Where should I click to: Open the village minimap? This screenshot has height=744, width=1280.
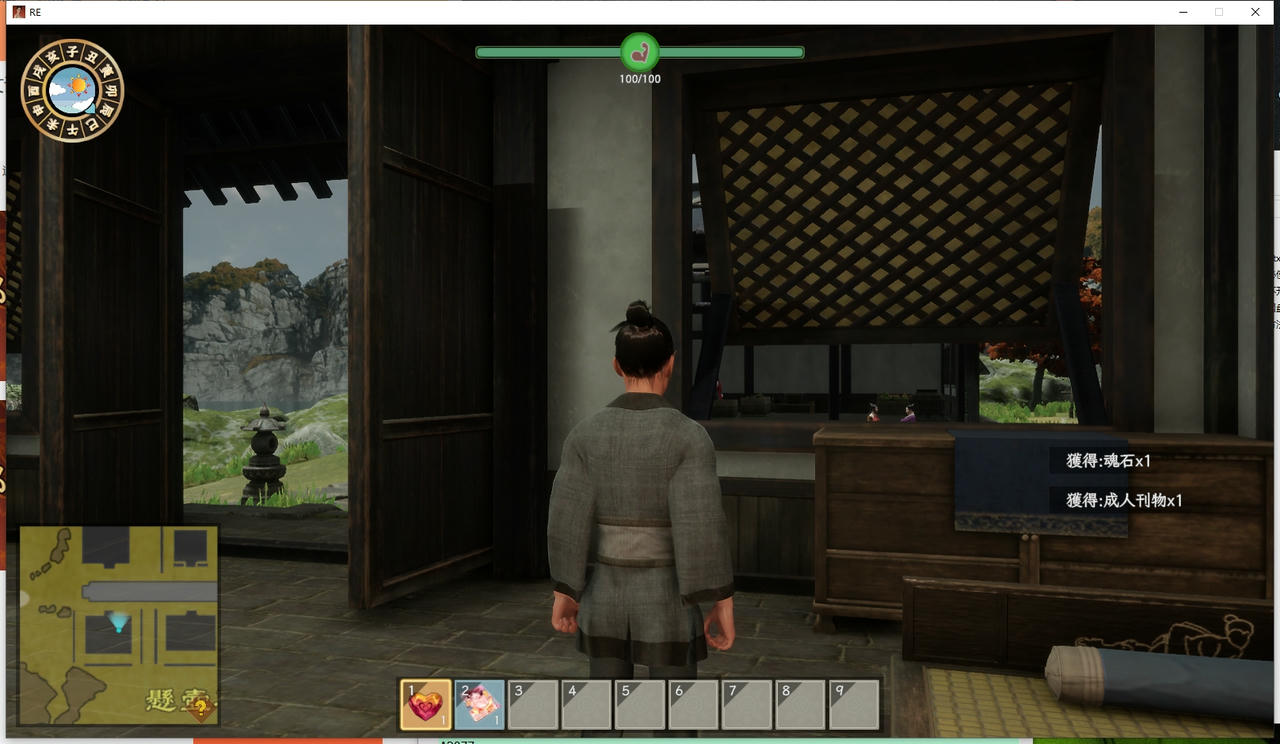[118, 625]
